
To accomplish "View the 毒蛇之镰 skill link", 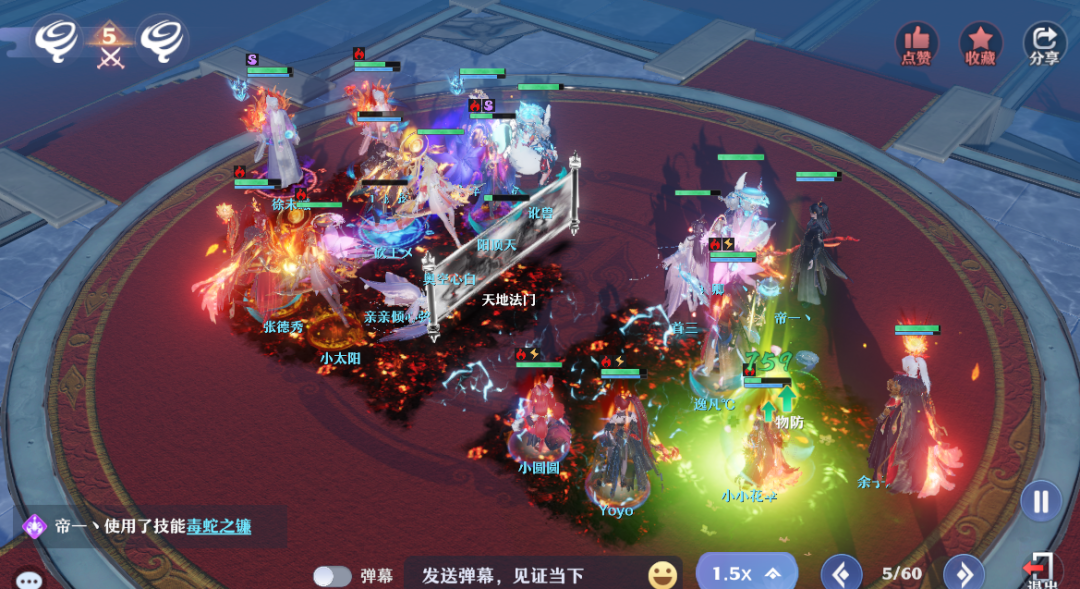I will (x=219, y=527).
